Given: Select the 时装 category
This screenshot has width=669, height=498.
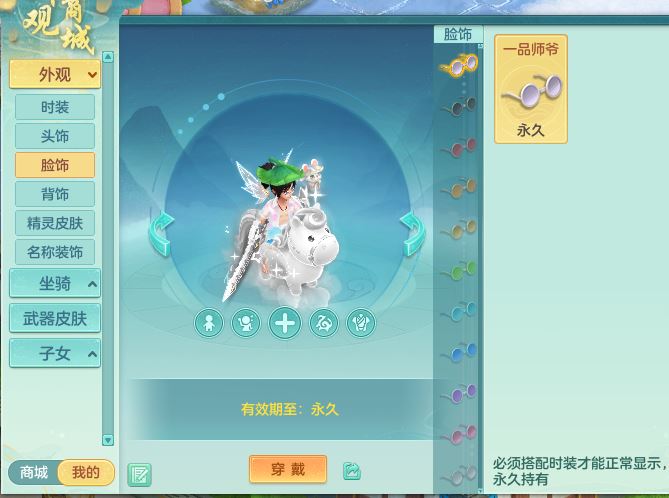Looking at the screenshot, I should tap(55, 107).
